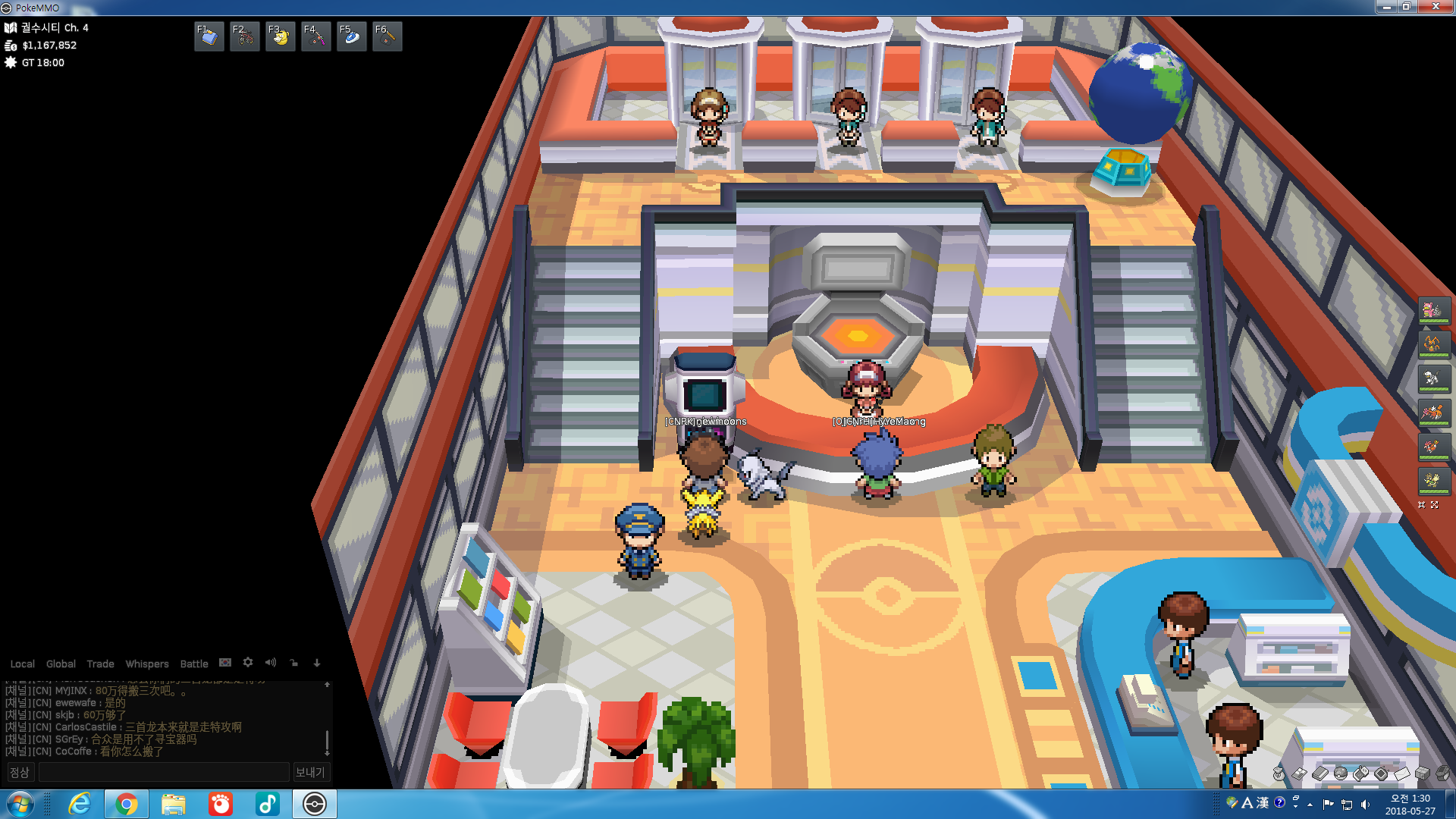Click the Korean flag chat language icon
The image size is (1456, 819).
[225, 662]
